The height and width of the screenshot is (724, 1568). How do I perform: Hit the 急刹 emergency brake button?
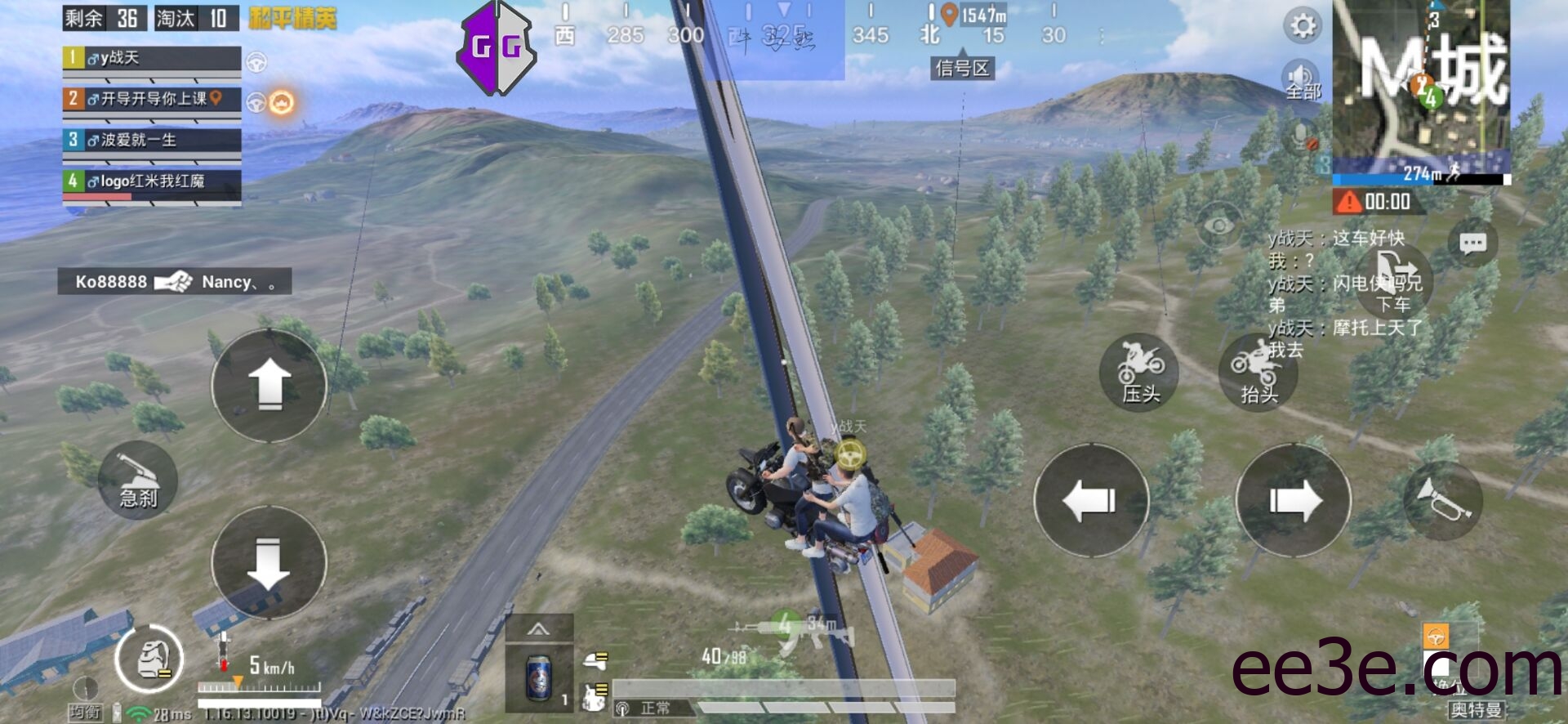point(138,480)
